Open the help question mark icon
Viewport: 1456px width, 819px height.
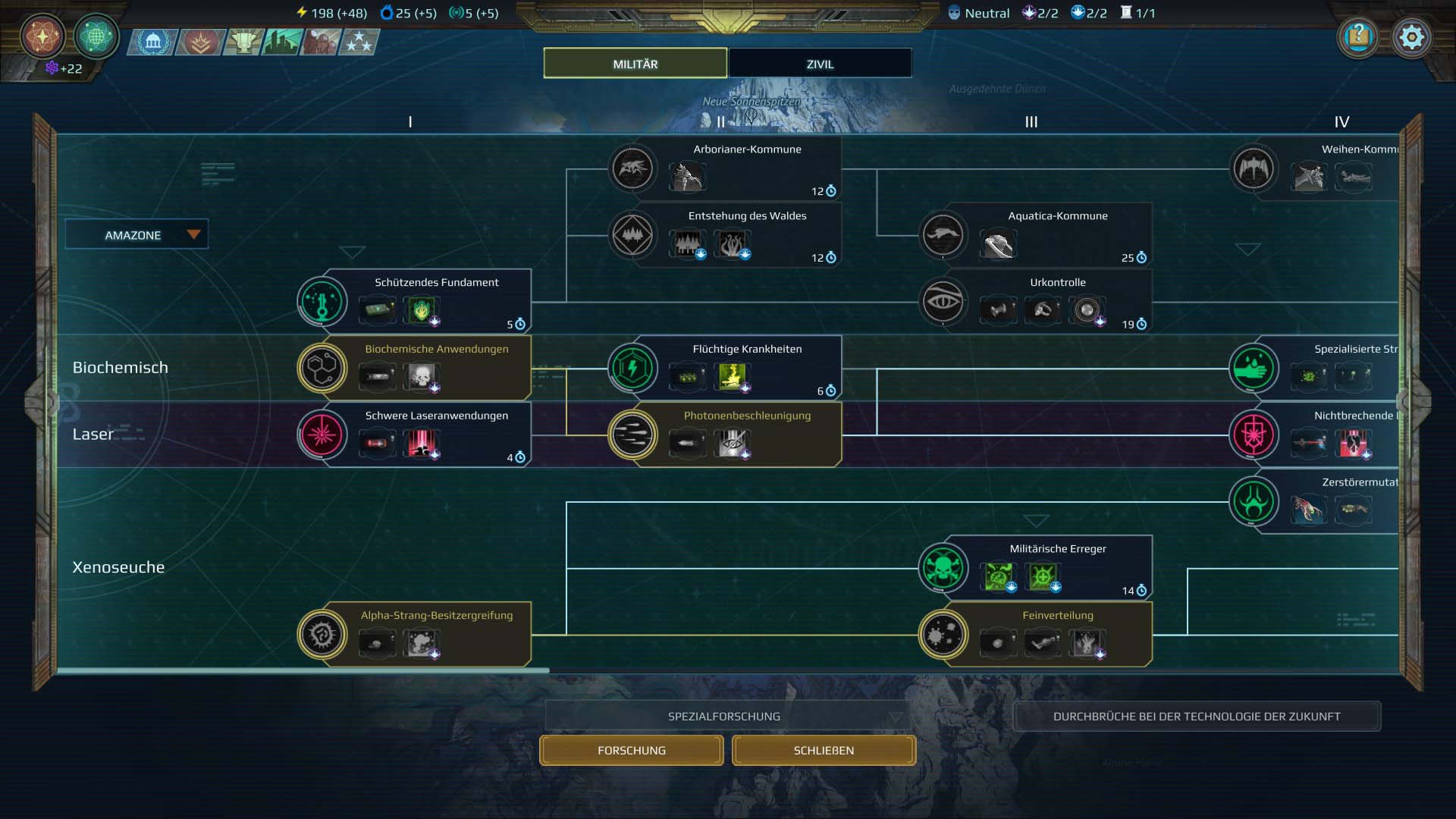(1358, 37)
